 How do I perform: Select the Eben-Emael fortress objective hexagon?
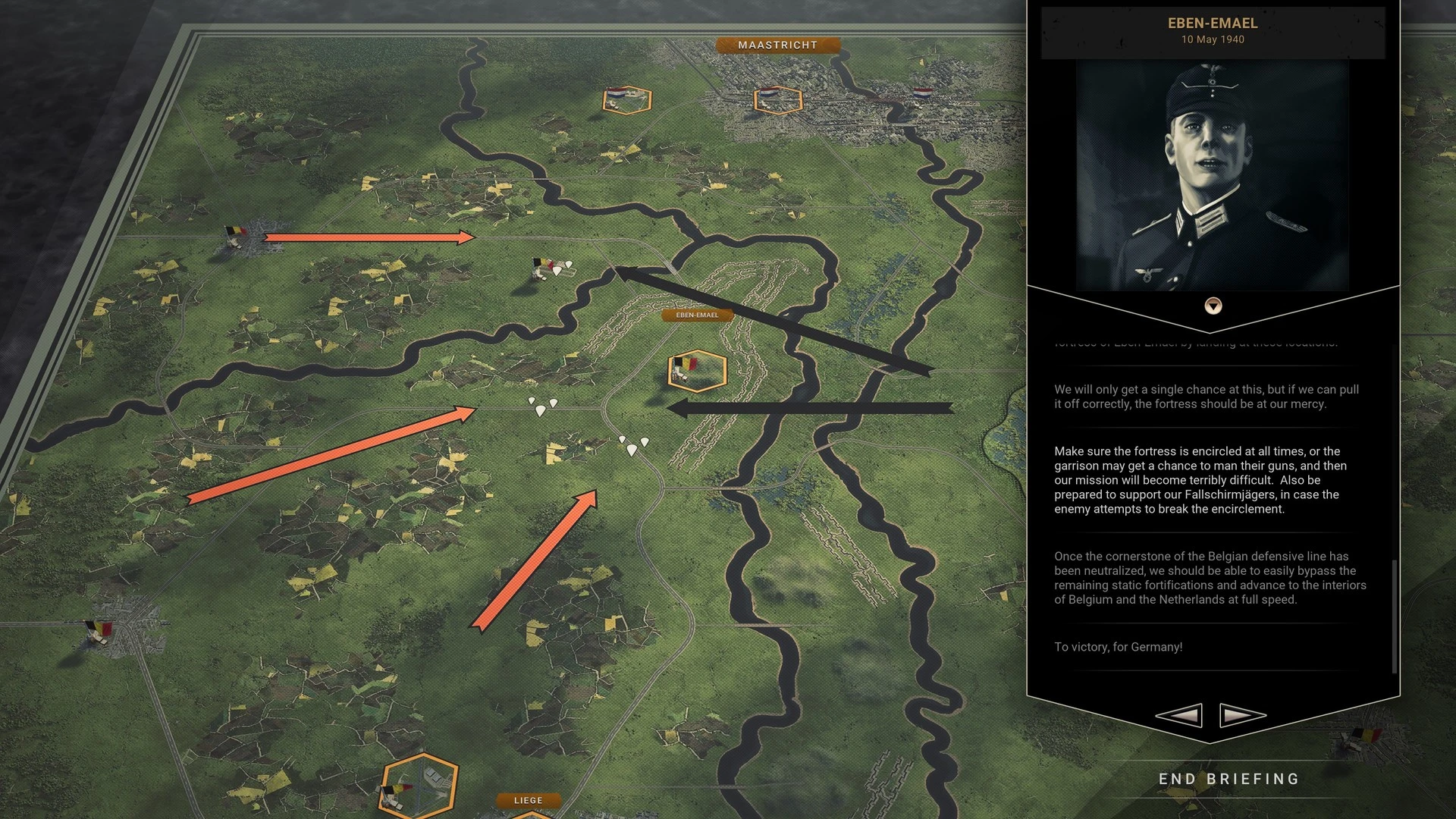point(696,371)
